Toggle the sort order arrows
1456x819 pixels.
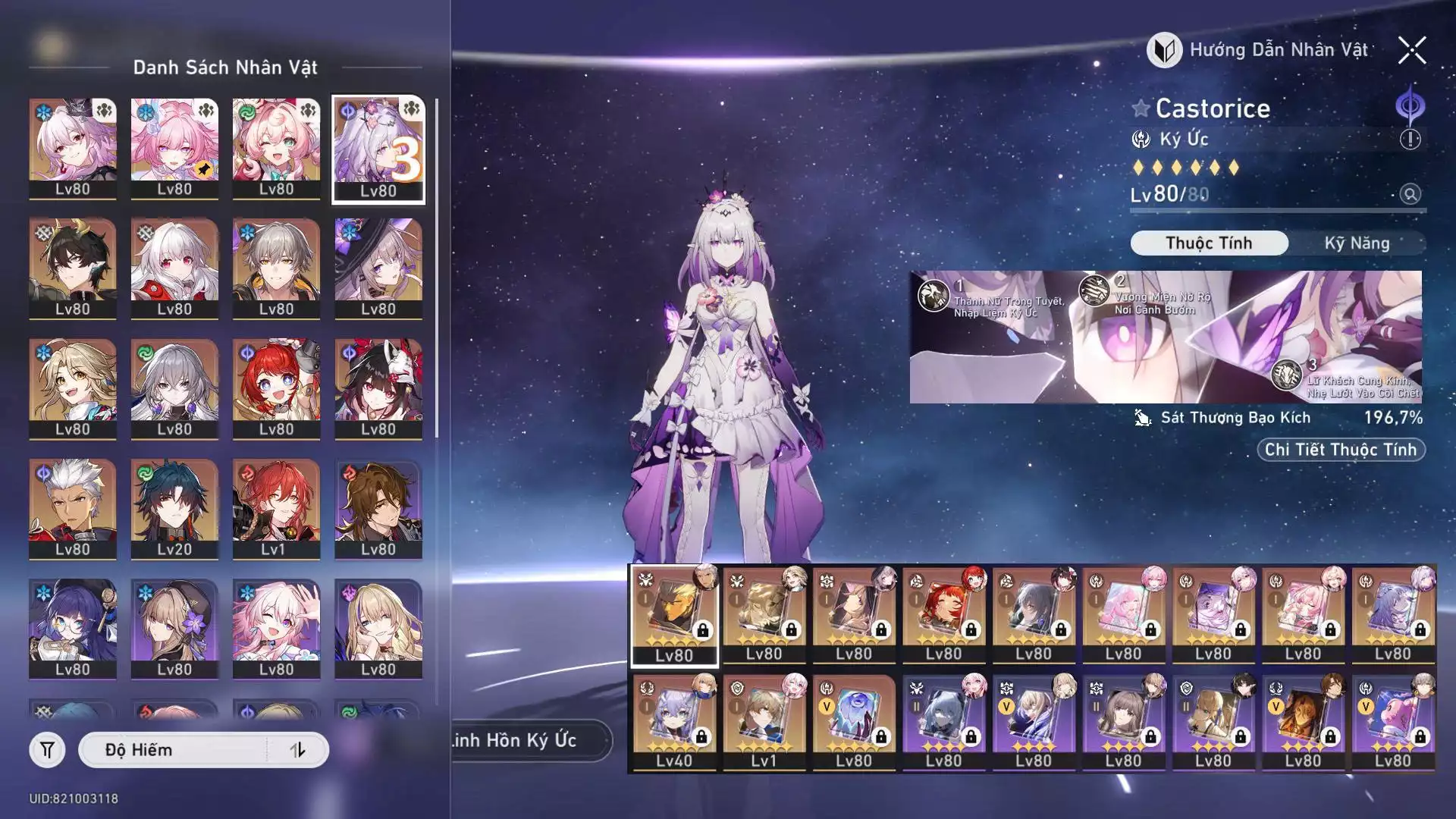point(298,750)
